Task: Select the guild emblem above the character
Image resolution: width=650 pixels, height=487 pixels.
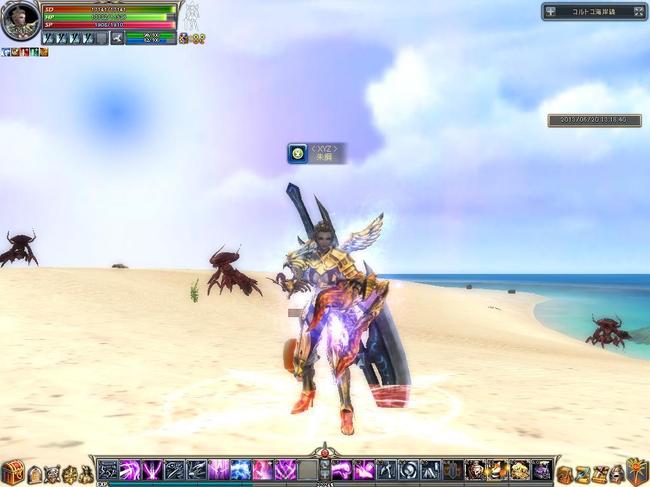Action: (297, 153)
